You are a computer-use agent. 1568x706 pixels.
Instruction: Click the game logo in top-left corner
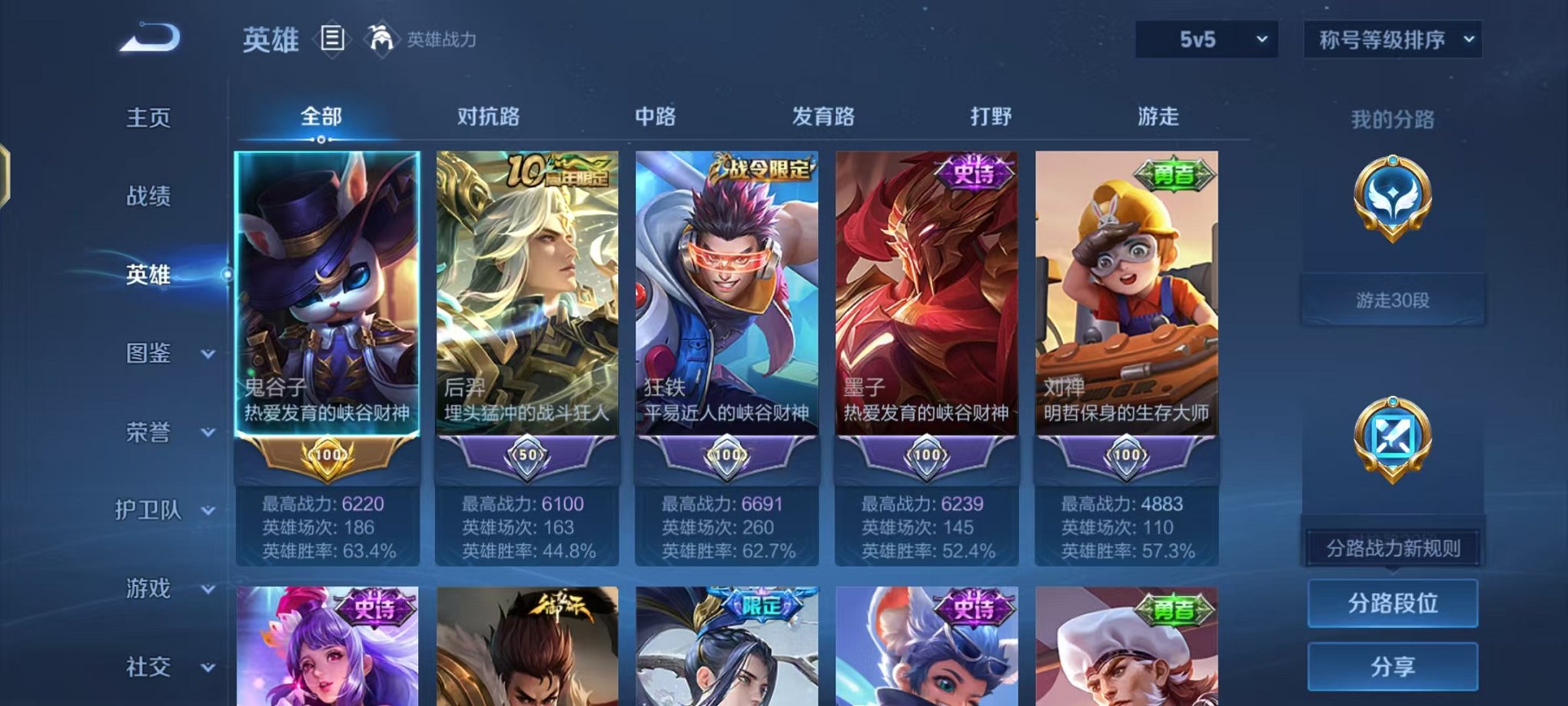point(148,35)
